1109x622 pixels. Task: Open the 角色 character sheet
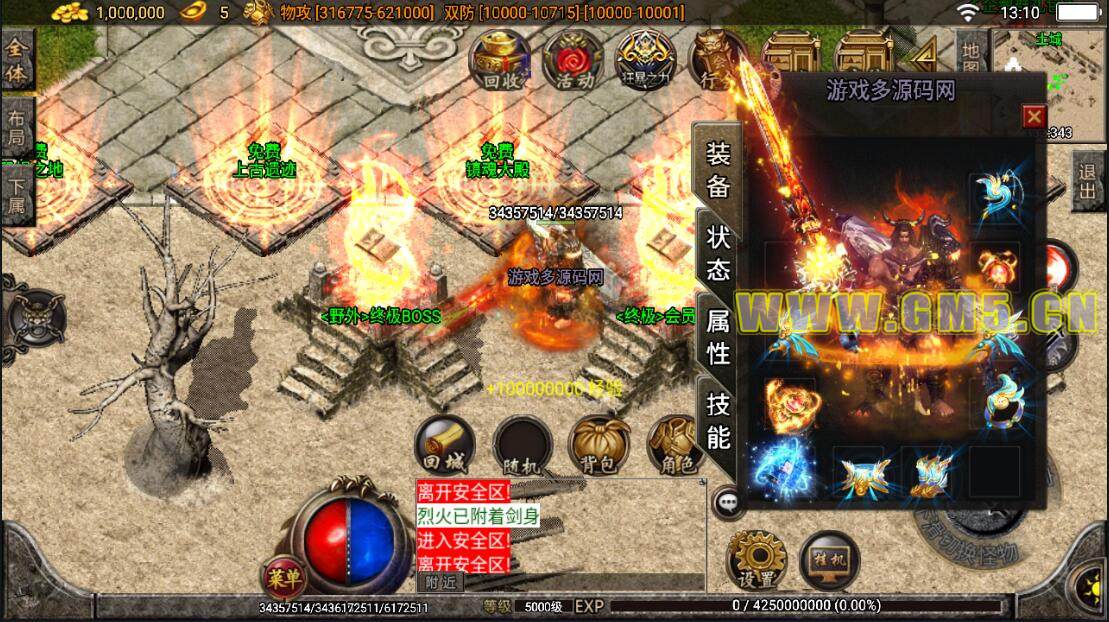(x=674, y=445)
